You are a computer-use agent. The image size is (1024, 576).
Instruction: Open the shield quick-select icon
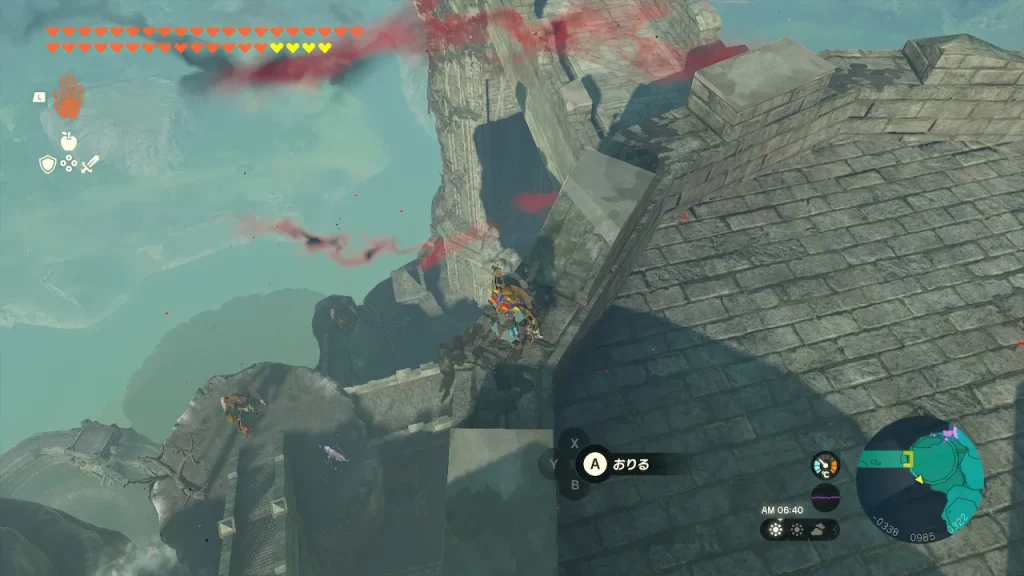[x=47, y=164]
